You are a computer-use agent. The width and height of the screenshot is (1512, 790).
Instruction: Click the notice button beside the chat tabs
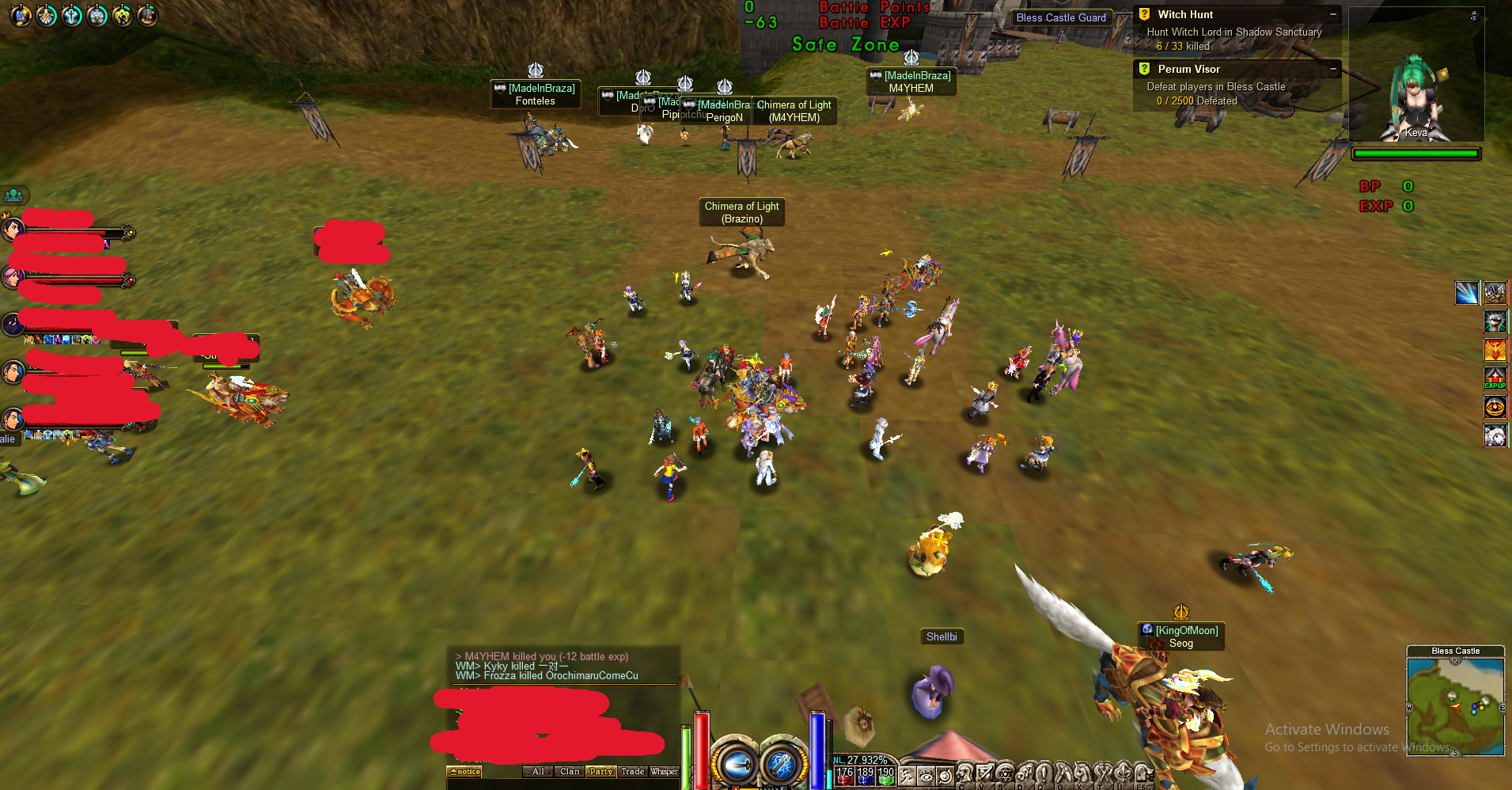[465, 772]
